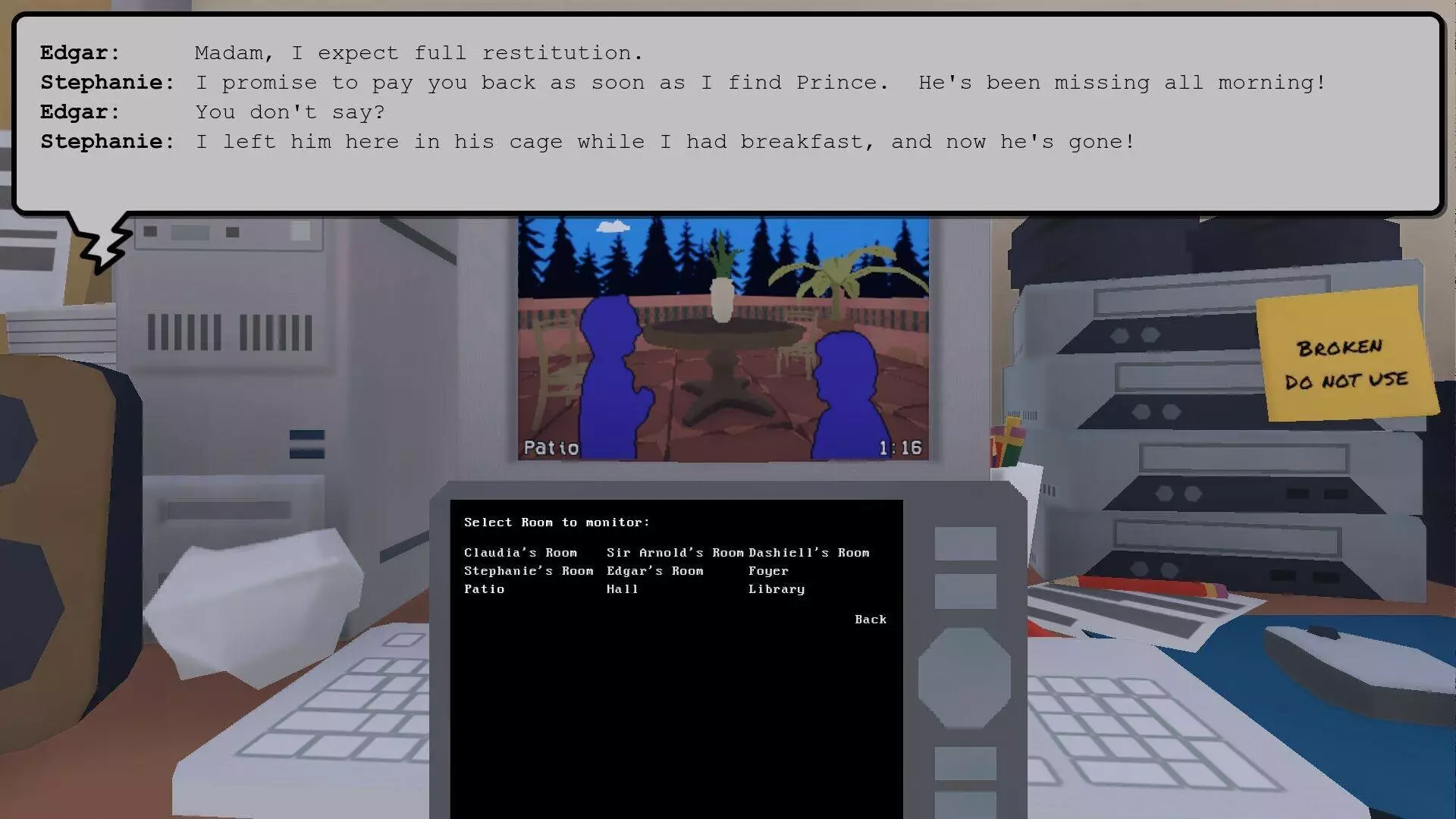Watch the Foyer camera
1456x819 pixels.
pos(768,570)
